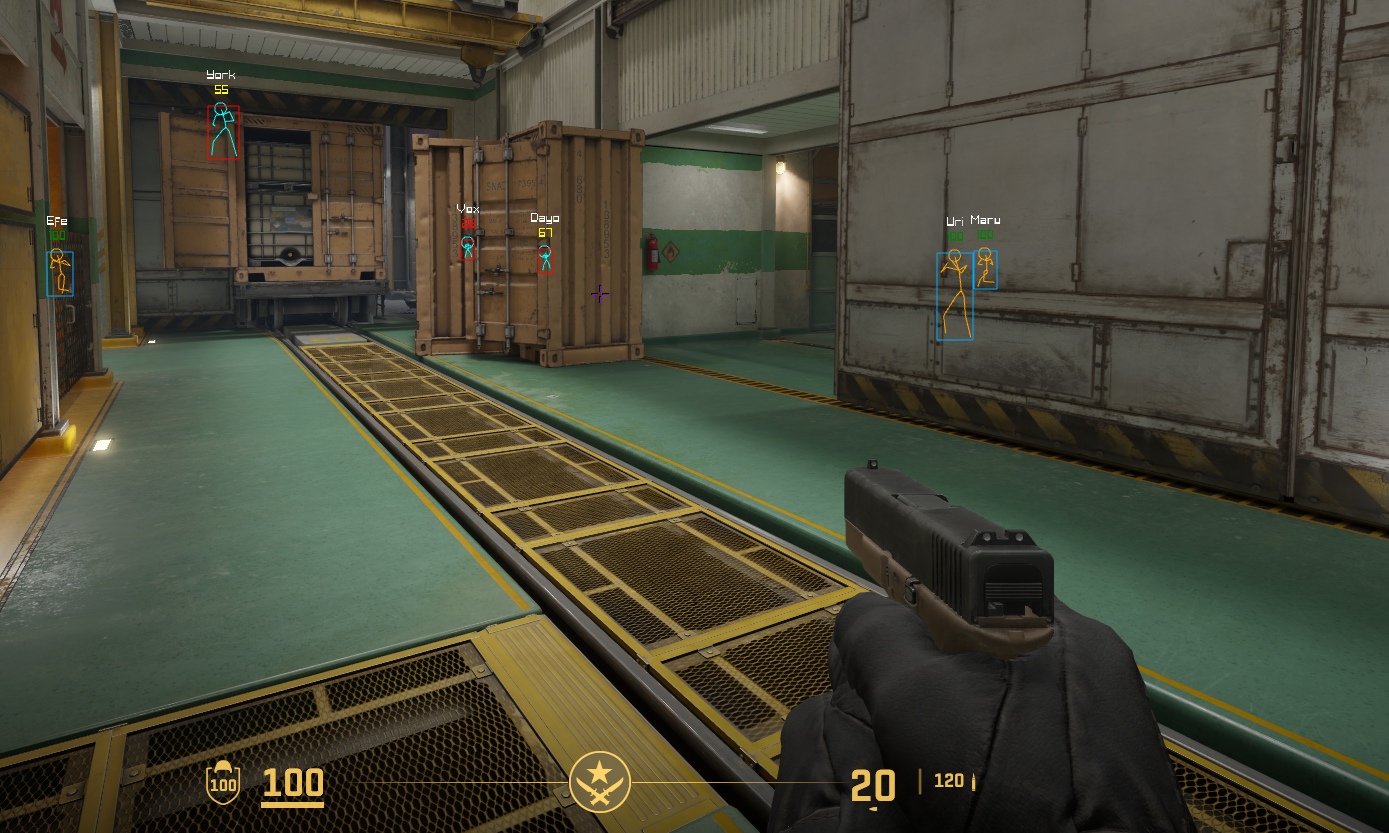Viewport: 1389px width, 833px height.
Task: Click the skeleton overlay on Maru's model
Action: tap(986, 267)
